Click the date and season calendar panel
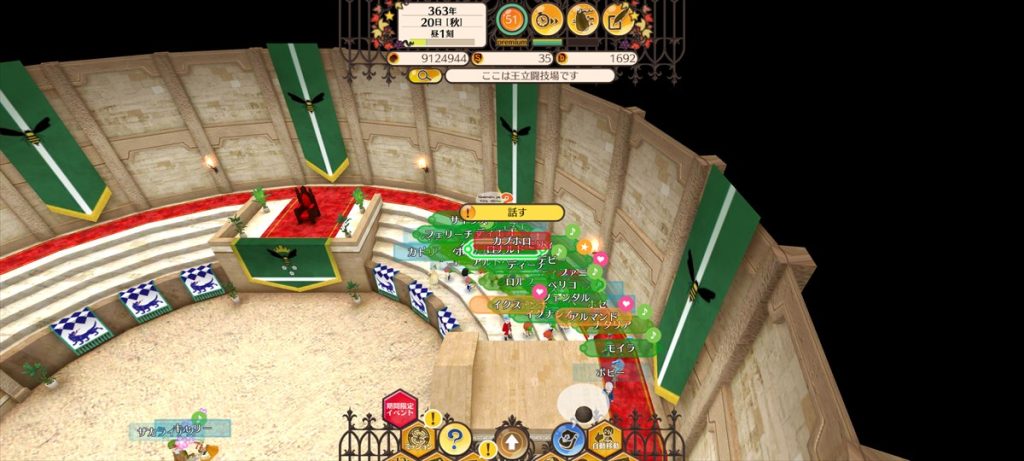 [x=442, y=23]
